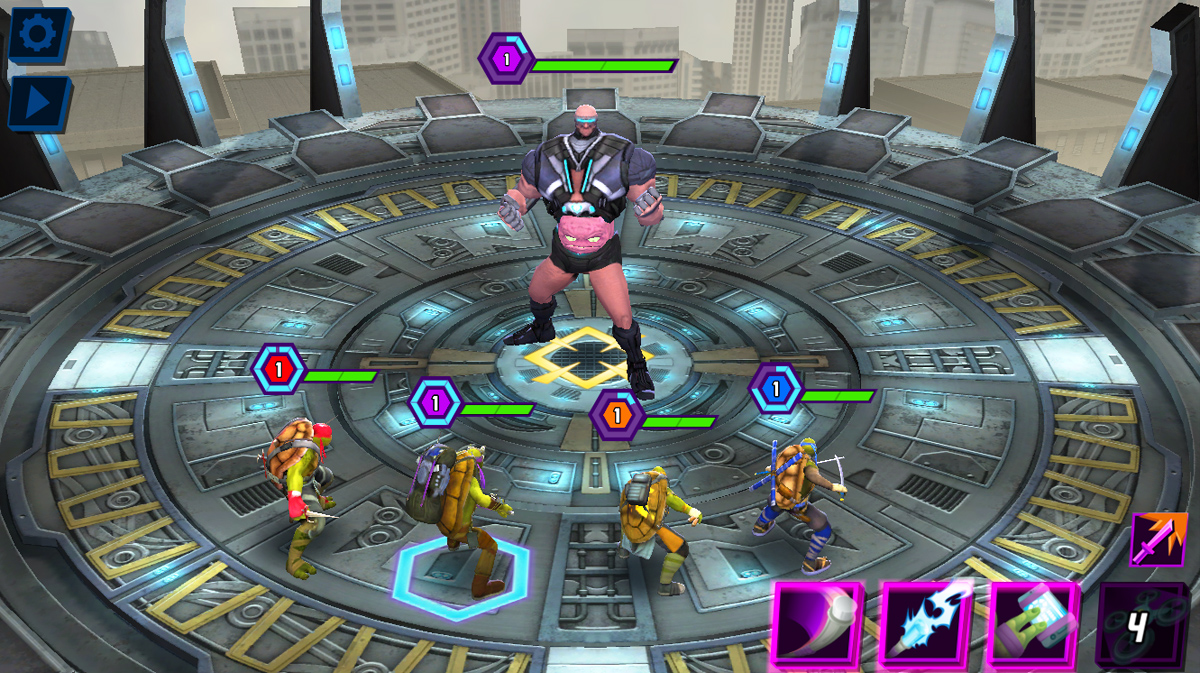This screenshot has width=1200, height=673.
Task: Open the settings gear menu
Action: click(39, 35)
